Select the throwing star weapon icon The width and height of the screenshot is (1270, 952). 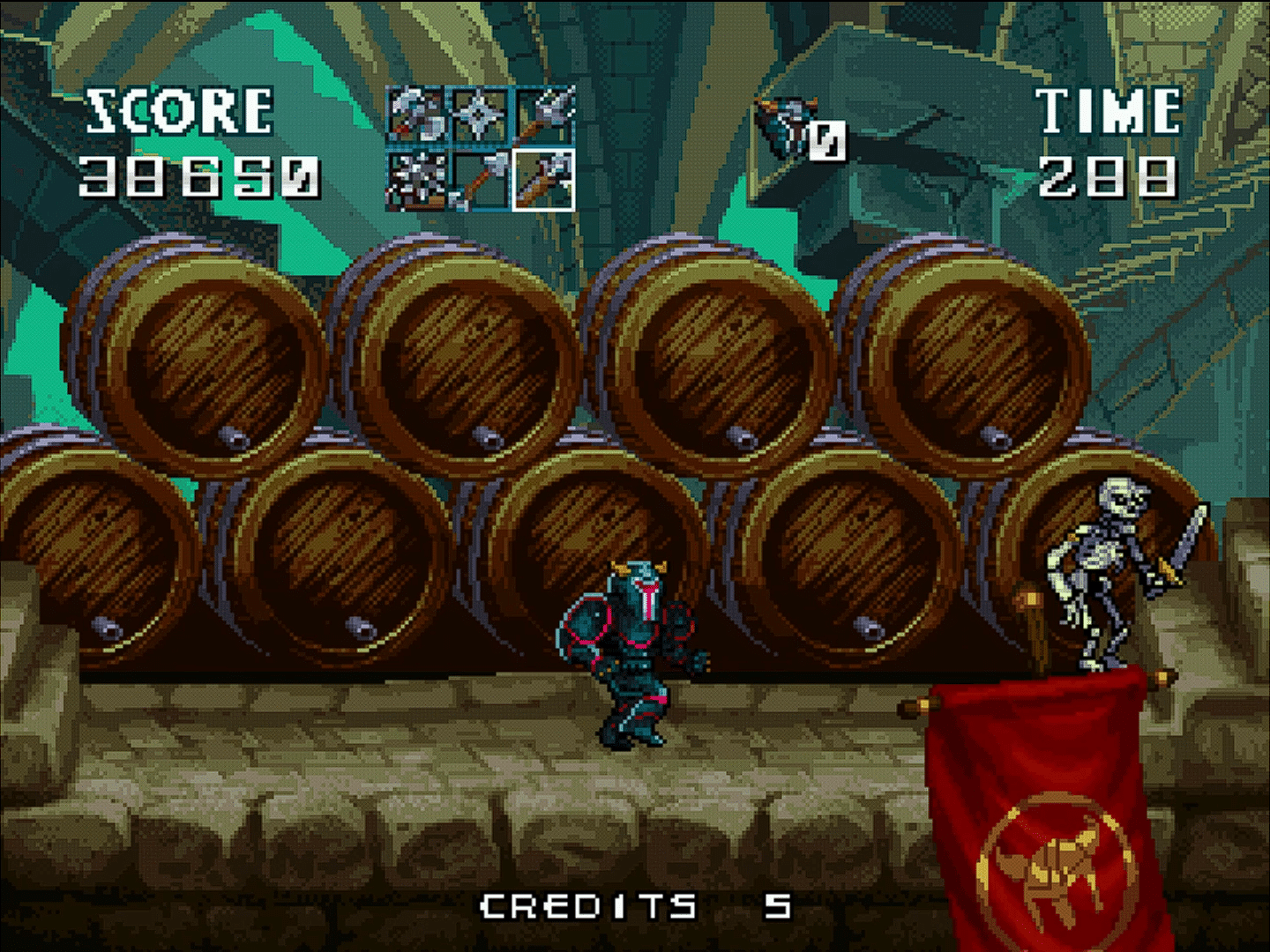(479, 116)
